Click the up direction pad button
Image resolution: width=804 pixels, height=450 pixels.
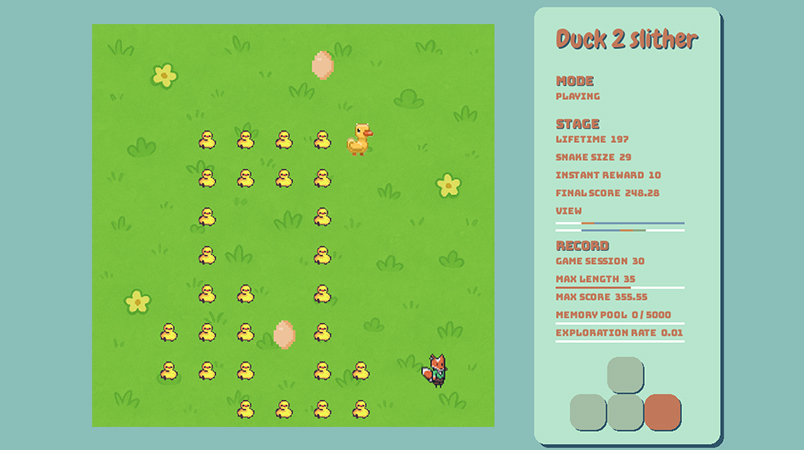tap(625, 374)
